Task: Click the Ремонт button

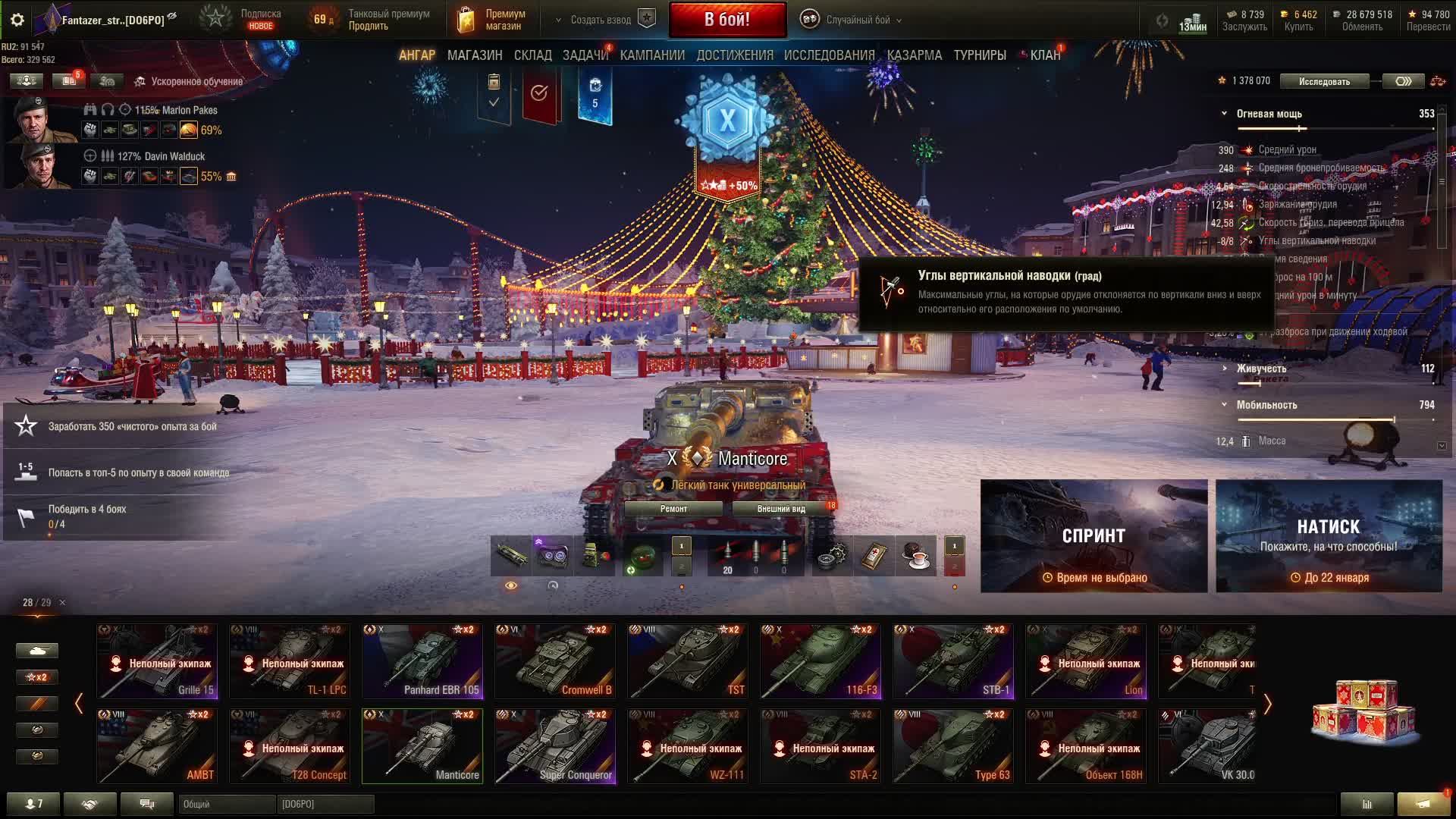Action: pyautogui.click(x=673, y=509)
